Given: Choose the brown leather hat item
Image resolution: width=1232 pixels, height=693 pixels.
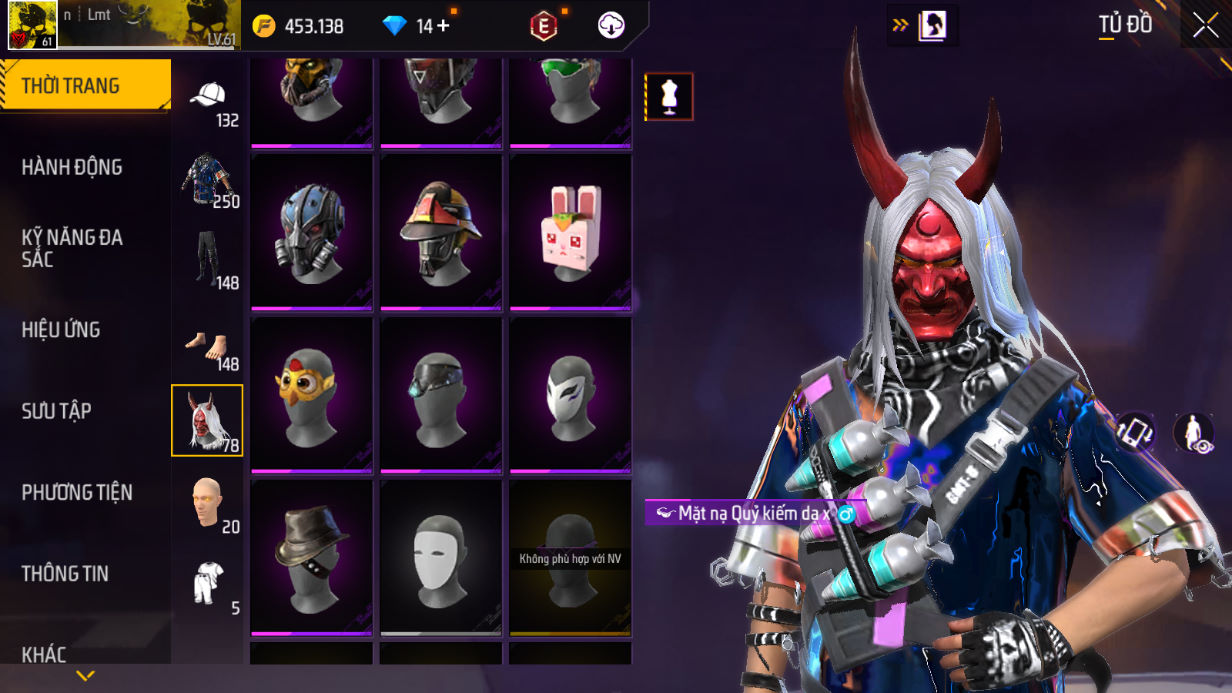Looking at the screenshot, I should 311,556.
